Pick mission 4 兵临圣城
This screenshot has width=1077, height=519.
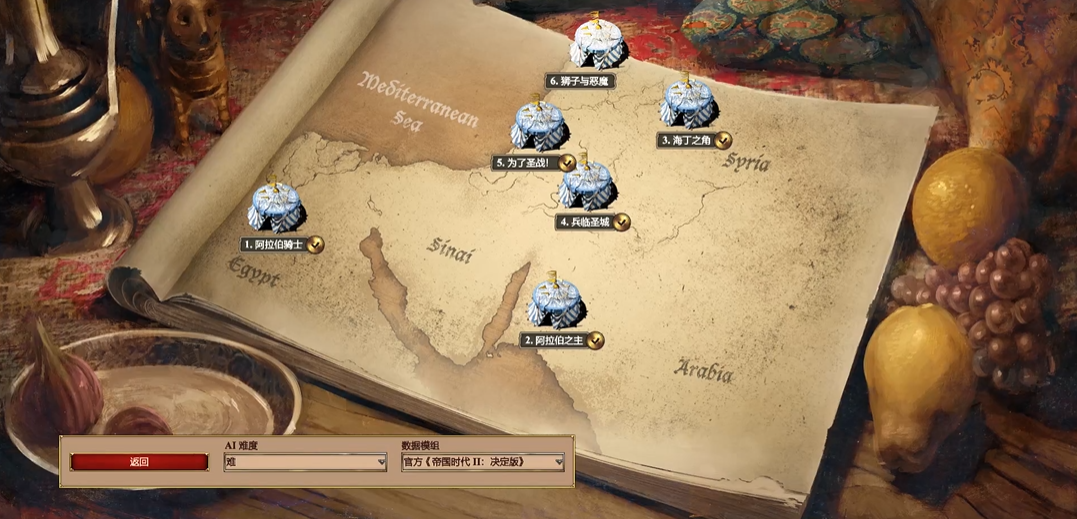586,187
